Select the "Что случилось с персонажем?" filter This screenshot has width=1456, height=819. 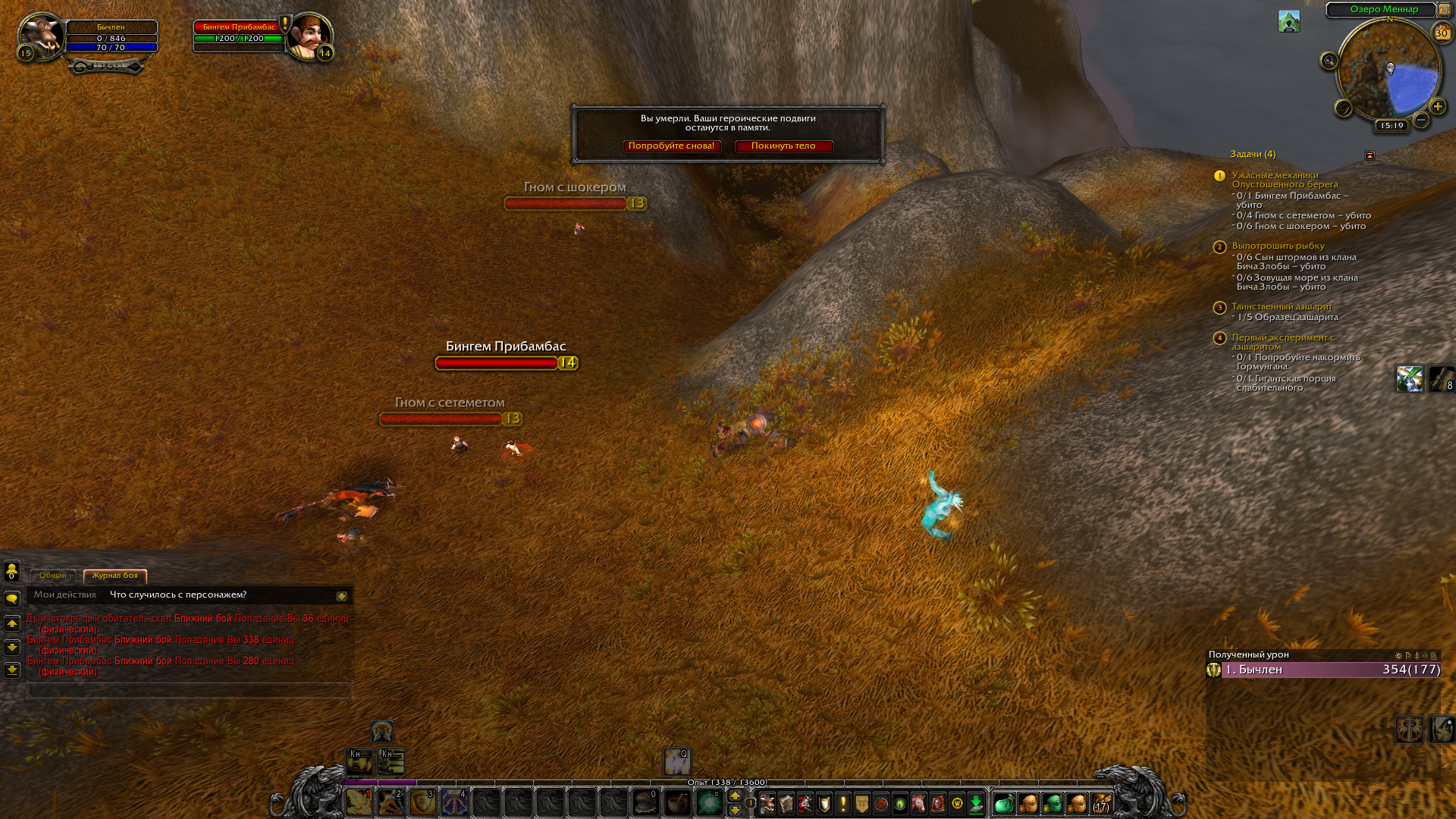point(178,595)
